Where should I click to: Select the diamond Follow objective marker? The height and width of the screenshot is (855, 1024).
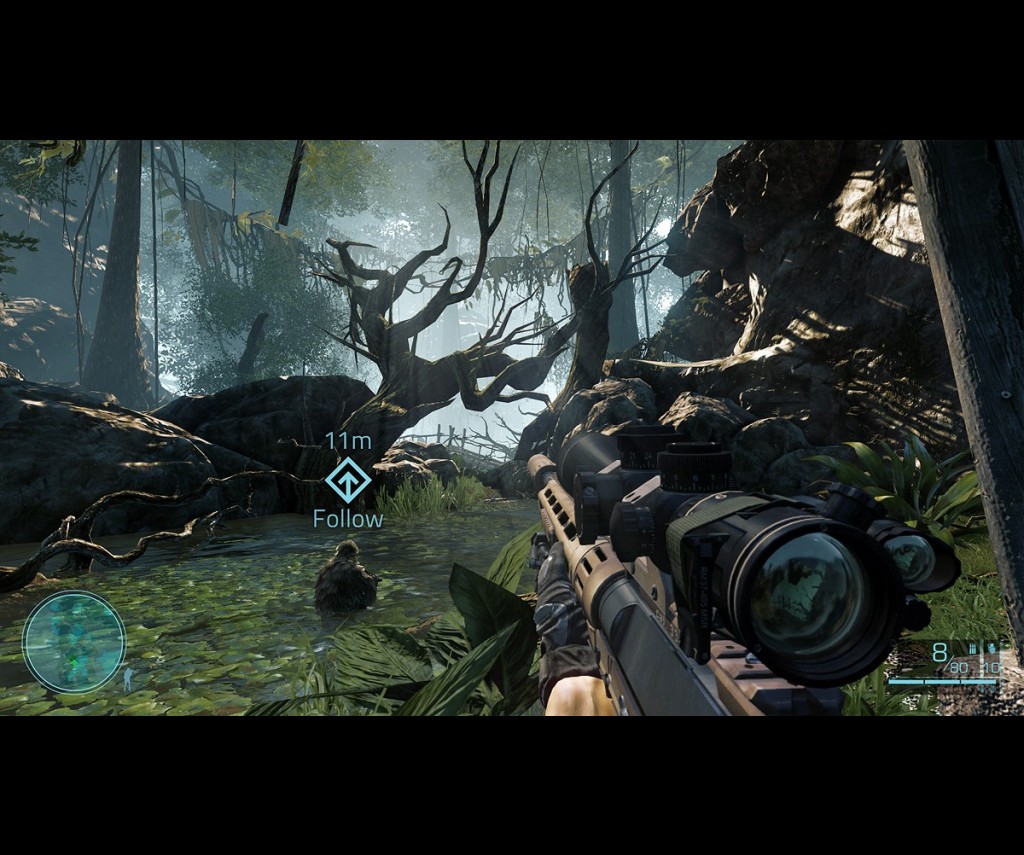347,481
